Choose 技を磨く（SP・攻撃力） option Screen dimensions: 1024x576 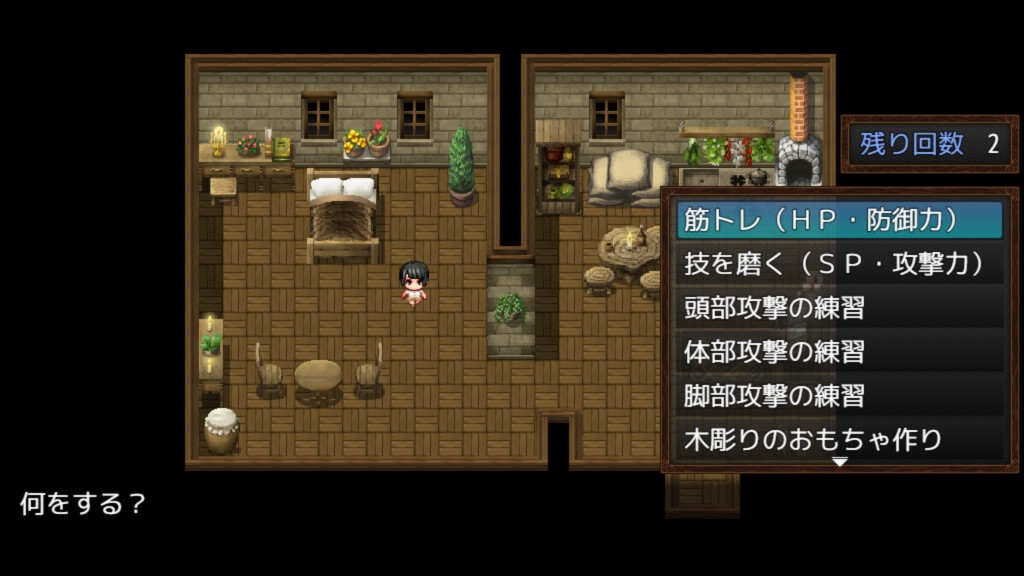(839, 264)
